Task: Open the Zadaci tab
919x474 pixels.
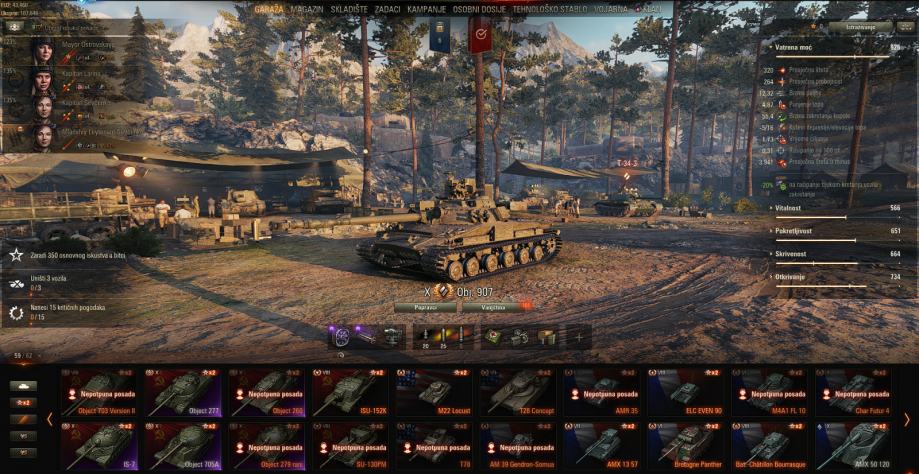Action: (x=388, y=8)
